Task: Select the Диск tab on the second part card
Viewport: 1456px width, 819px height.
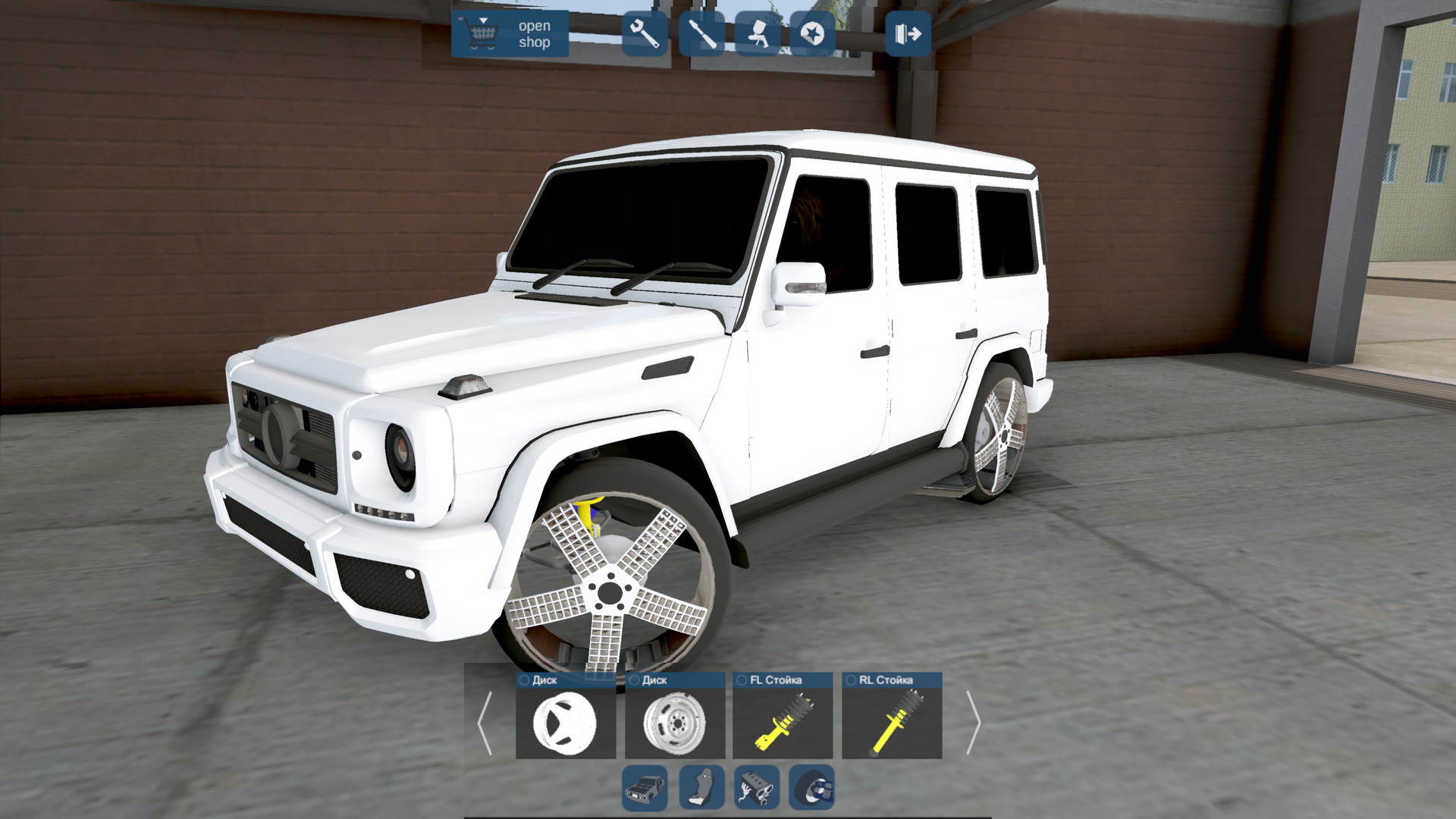Action: pyautogui.click(x=654, y=679)
